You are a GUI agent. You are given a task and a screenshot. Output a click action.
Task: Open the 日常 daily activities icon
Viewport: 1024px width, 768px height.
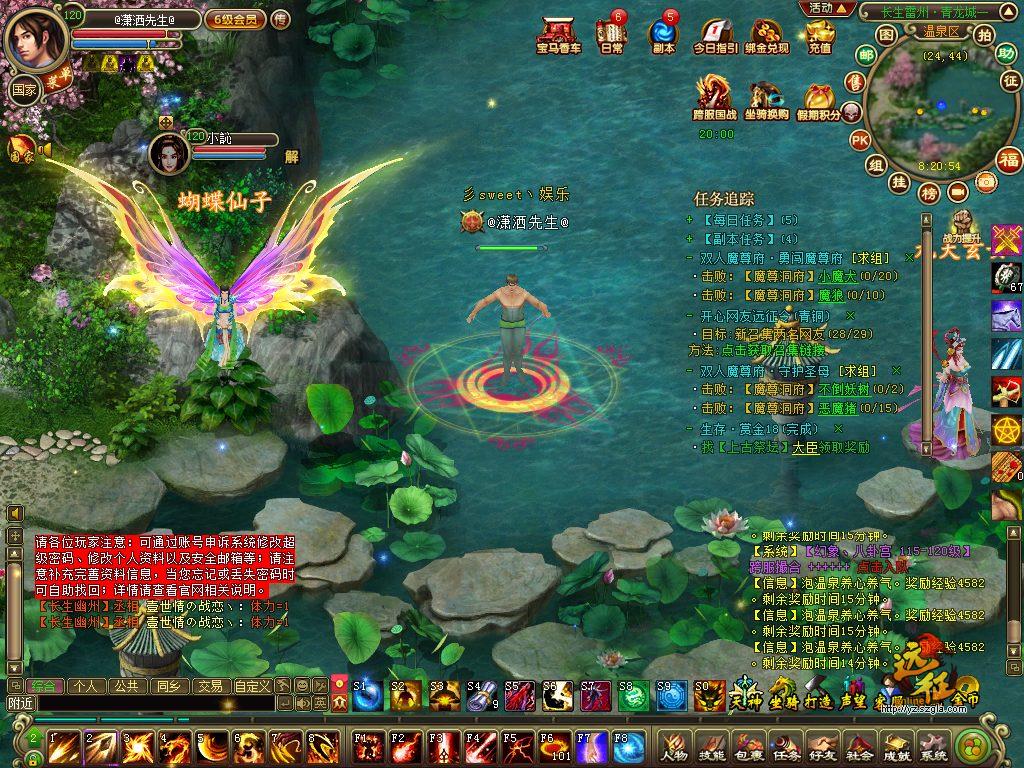[611, 34]
